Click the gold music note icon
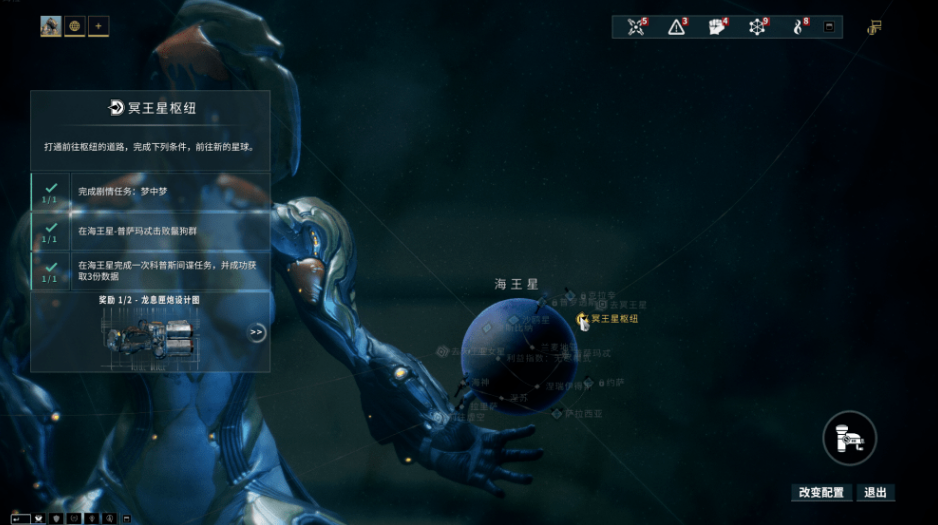 (x=874, y=27)
